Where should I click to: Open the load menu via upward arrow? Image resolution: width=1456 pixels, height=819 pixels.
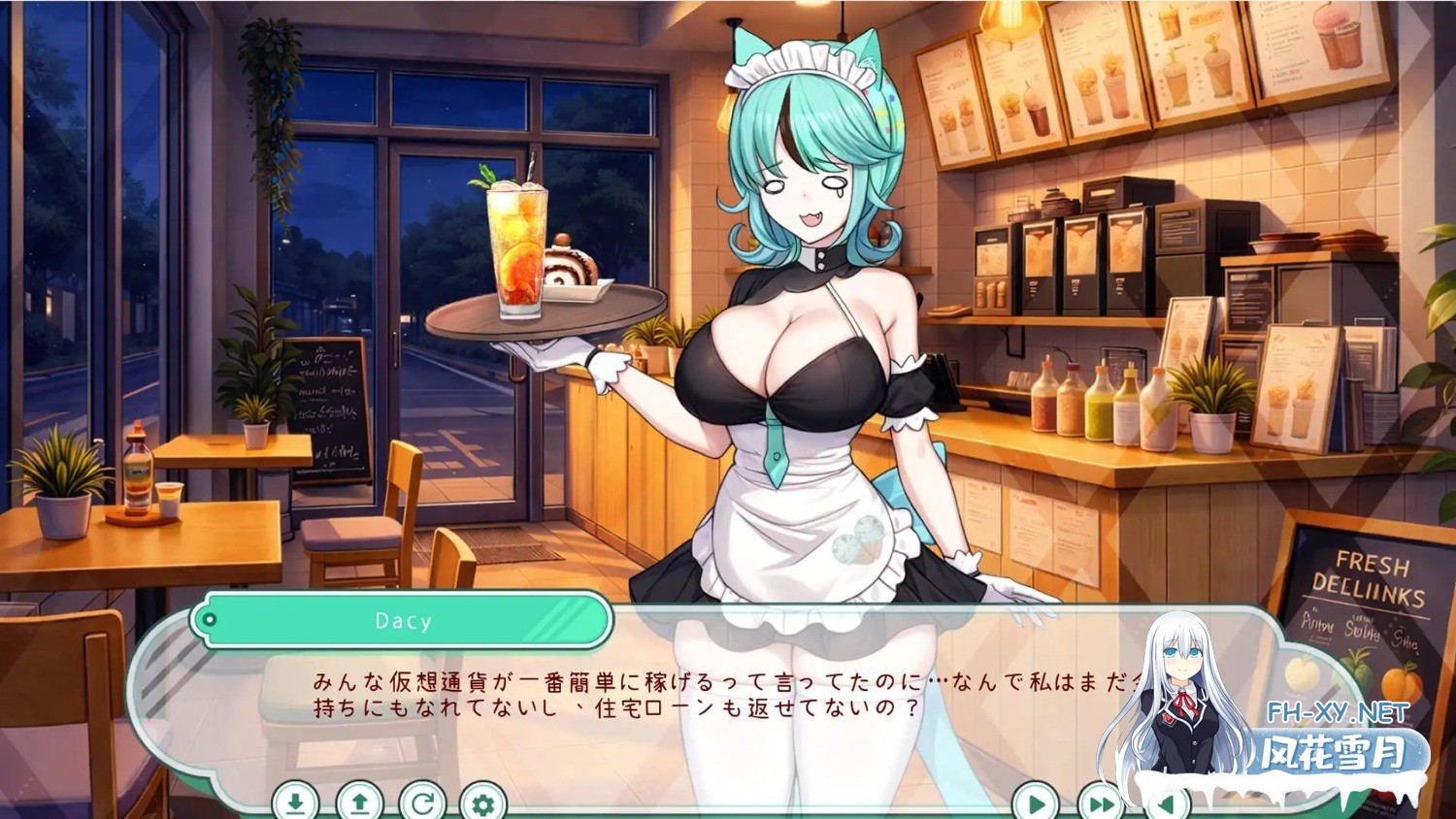click(359, 803)
